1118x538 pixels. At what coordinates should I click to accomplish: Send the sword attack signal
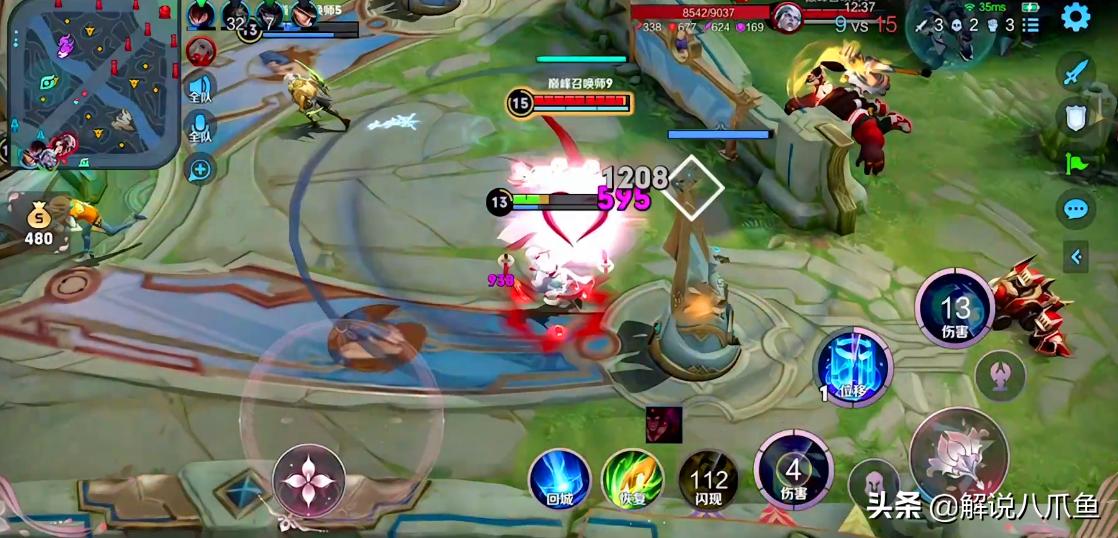coord(1075,72)
